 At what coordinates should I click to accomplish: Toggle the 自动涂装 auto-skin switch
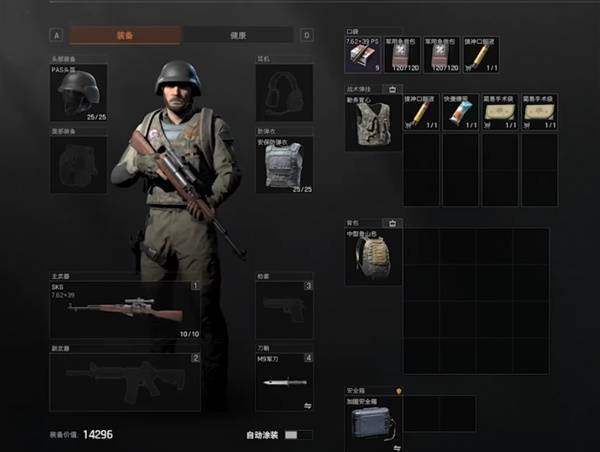(291, 435)
